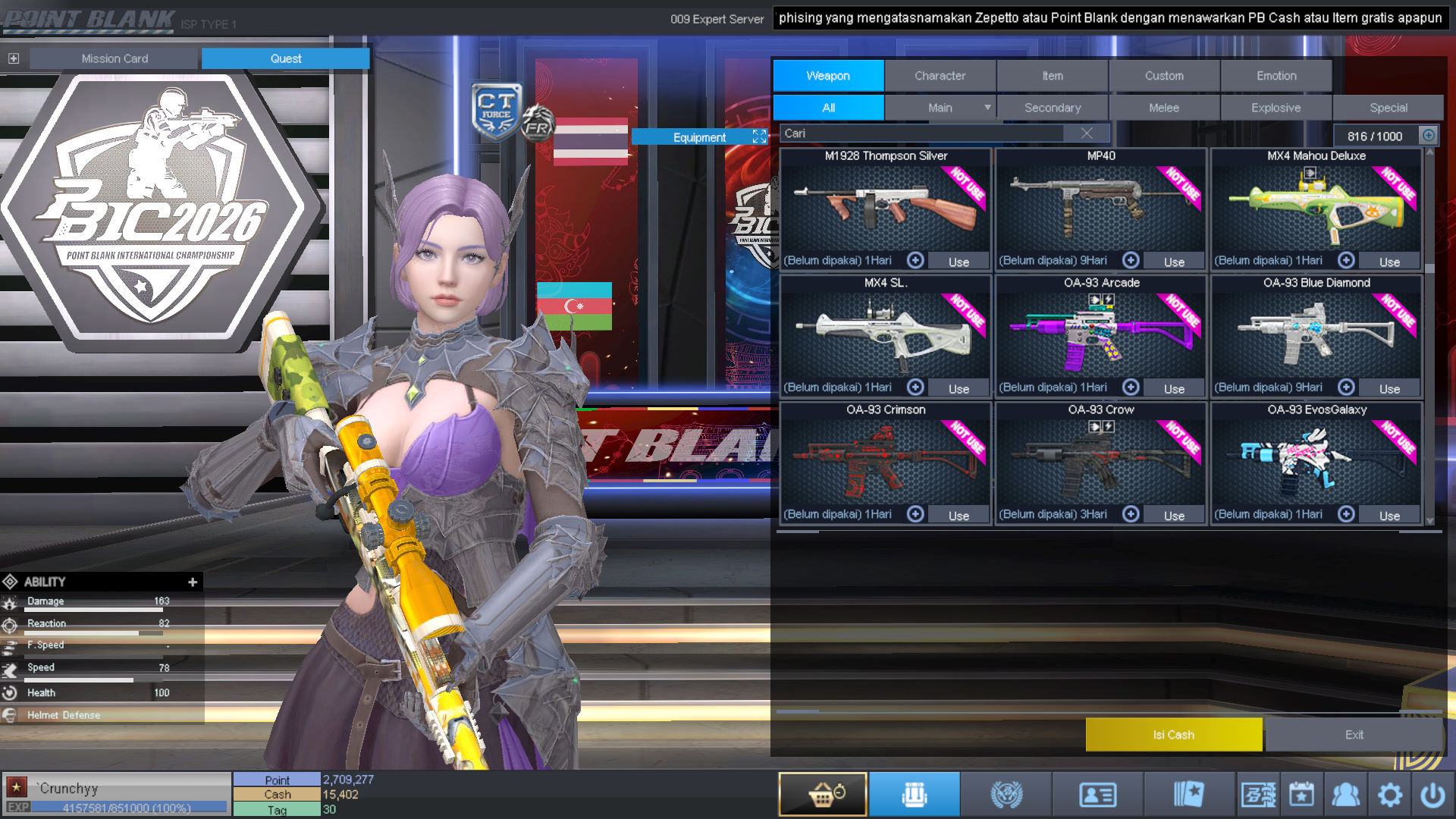This screenshot has height=819, width=1456.
Task: Click the Cari search field
Action: pos(921,133)
